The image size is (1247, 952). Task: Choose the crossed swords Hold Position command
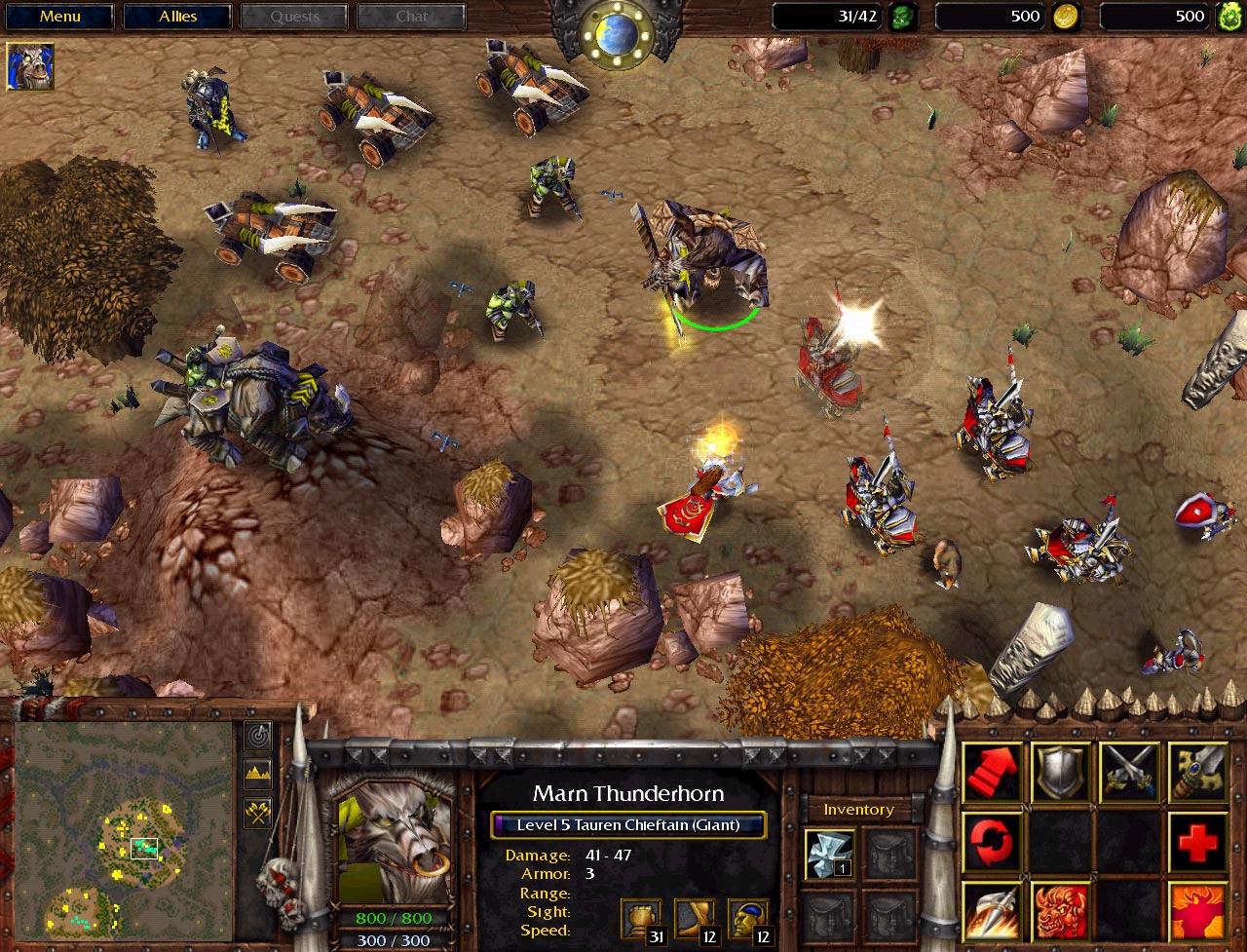[x=1129, y=772]
